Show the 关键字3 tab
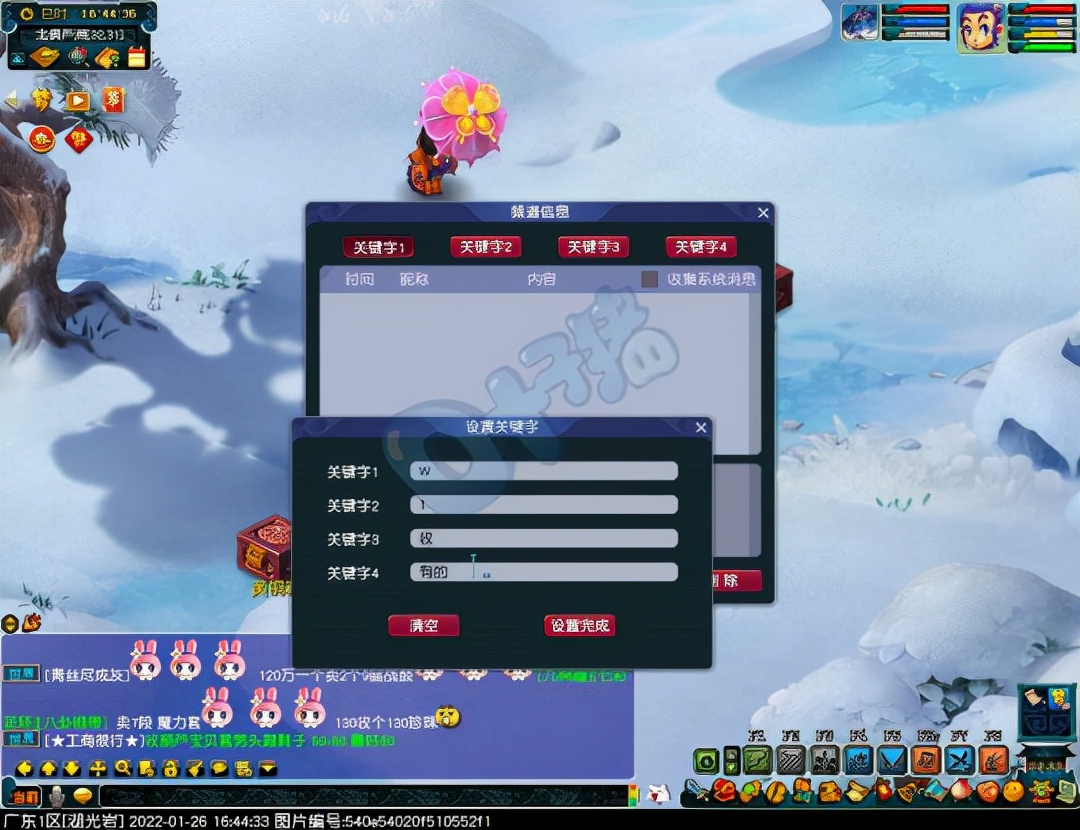The image size is (1080, 830). (593, 247)
